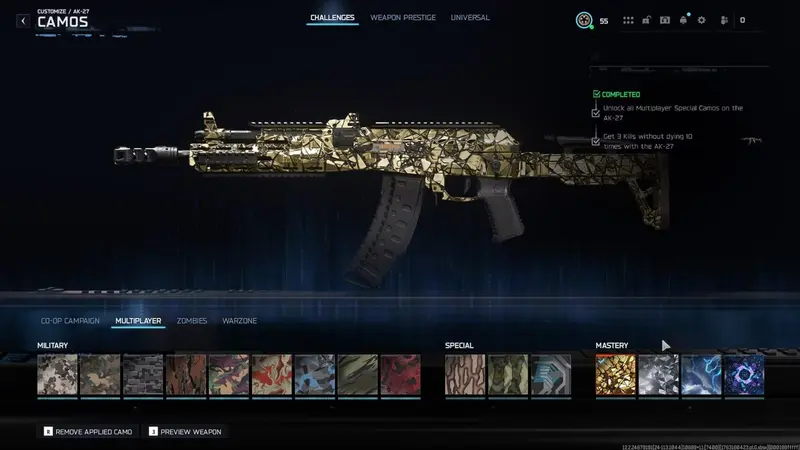Switch to the Zombies camo category

pos(192,321)
